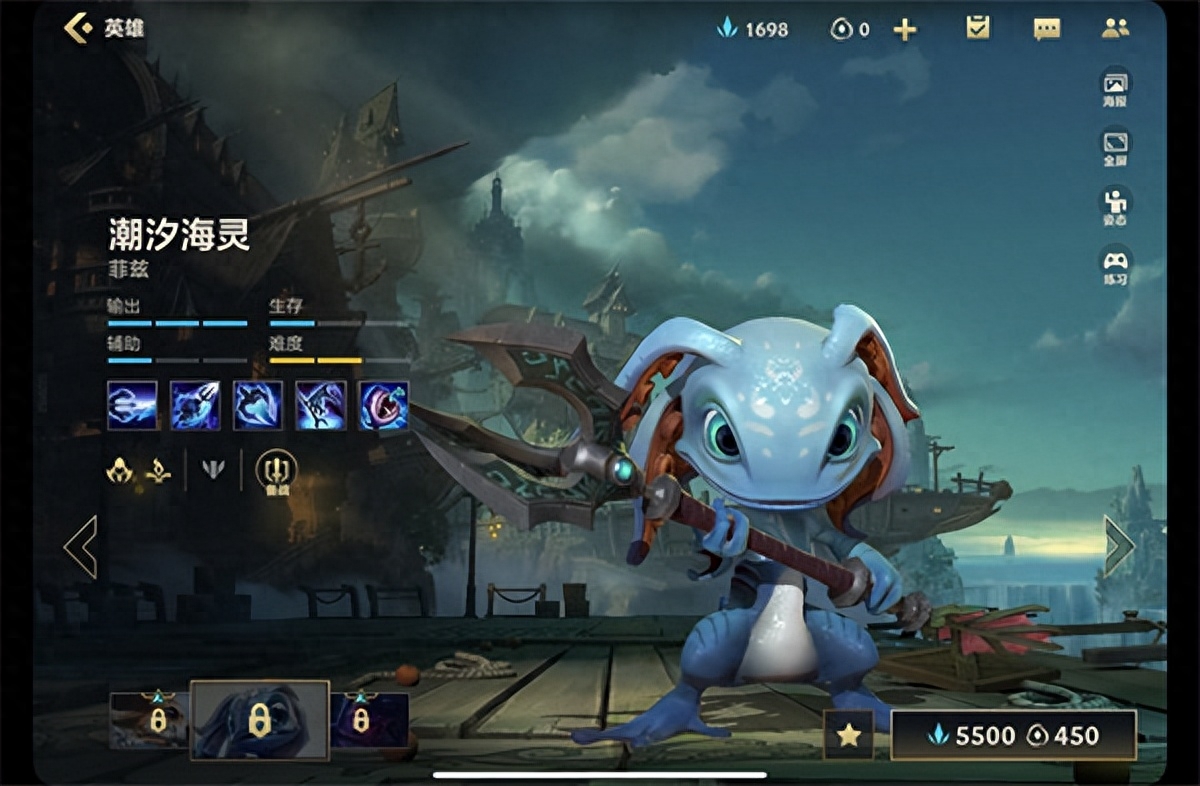Start practice mode with the gamepad icon
The width and height of the screenshot is (1200, 786).
click(x=1115, y=265)
